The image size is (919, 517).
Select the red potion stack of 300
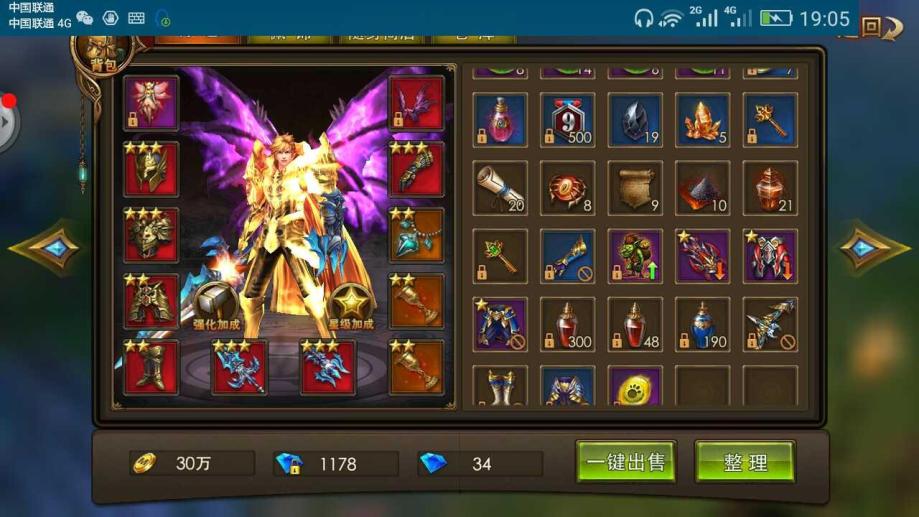568,324
